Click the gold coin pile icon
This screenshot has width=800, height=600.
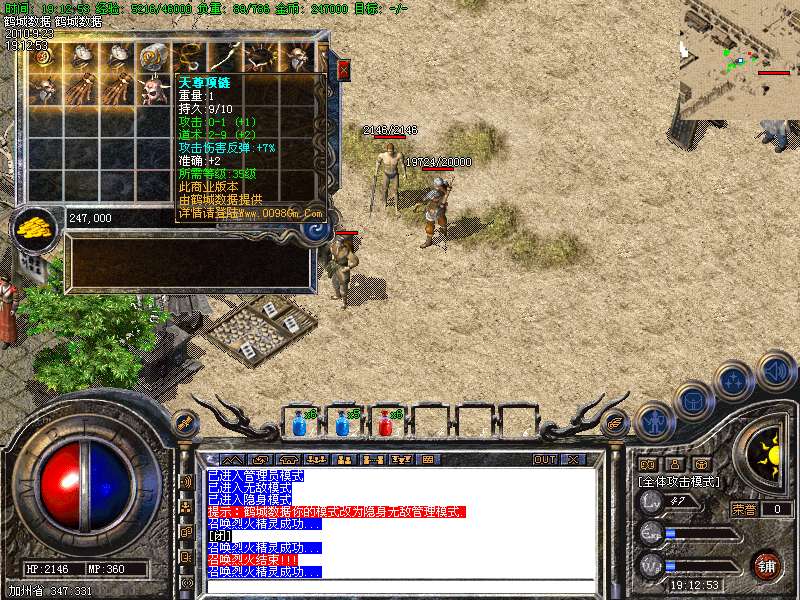(34, 227)
